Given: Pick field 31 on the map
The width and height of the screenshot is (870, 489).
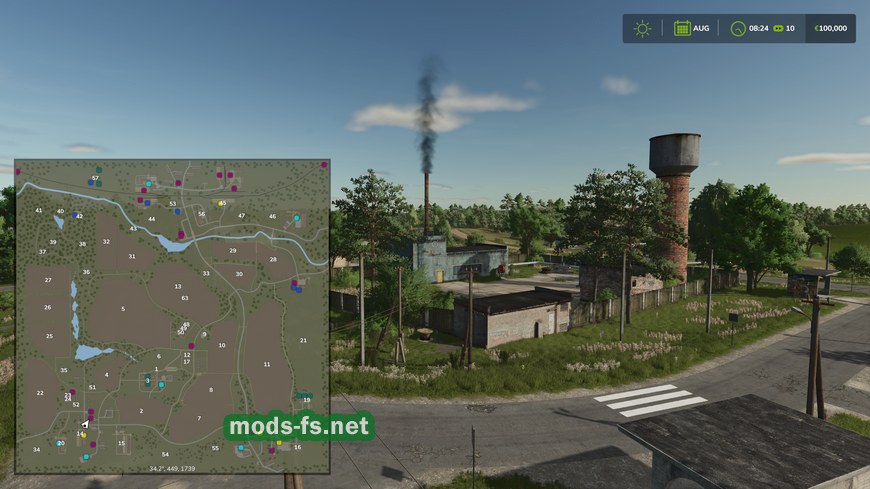Looking at the screenshot, I should (x=132, y=257).
